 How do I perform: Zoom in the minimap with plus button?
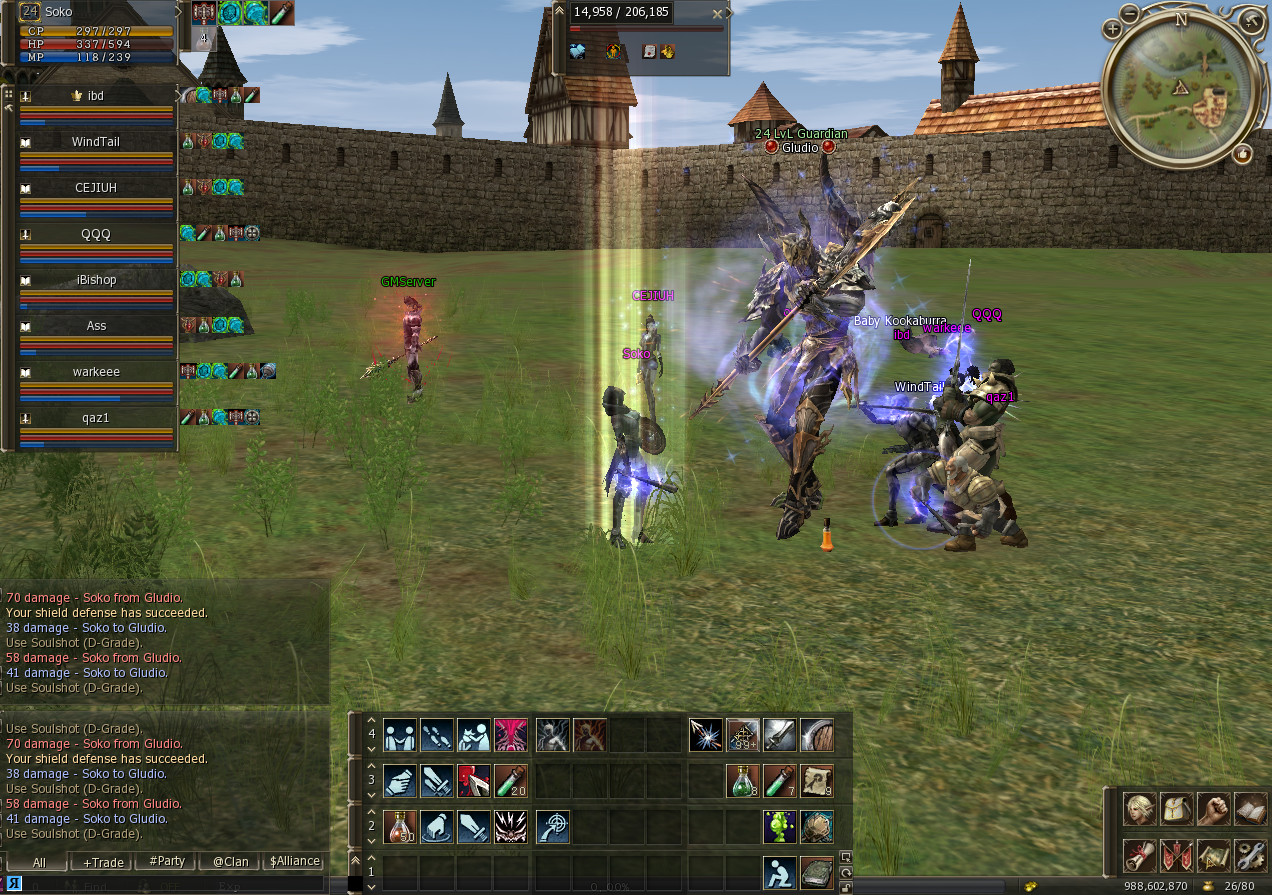click(1112, 29)
